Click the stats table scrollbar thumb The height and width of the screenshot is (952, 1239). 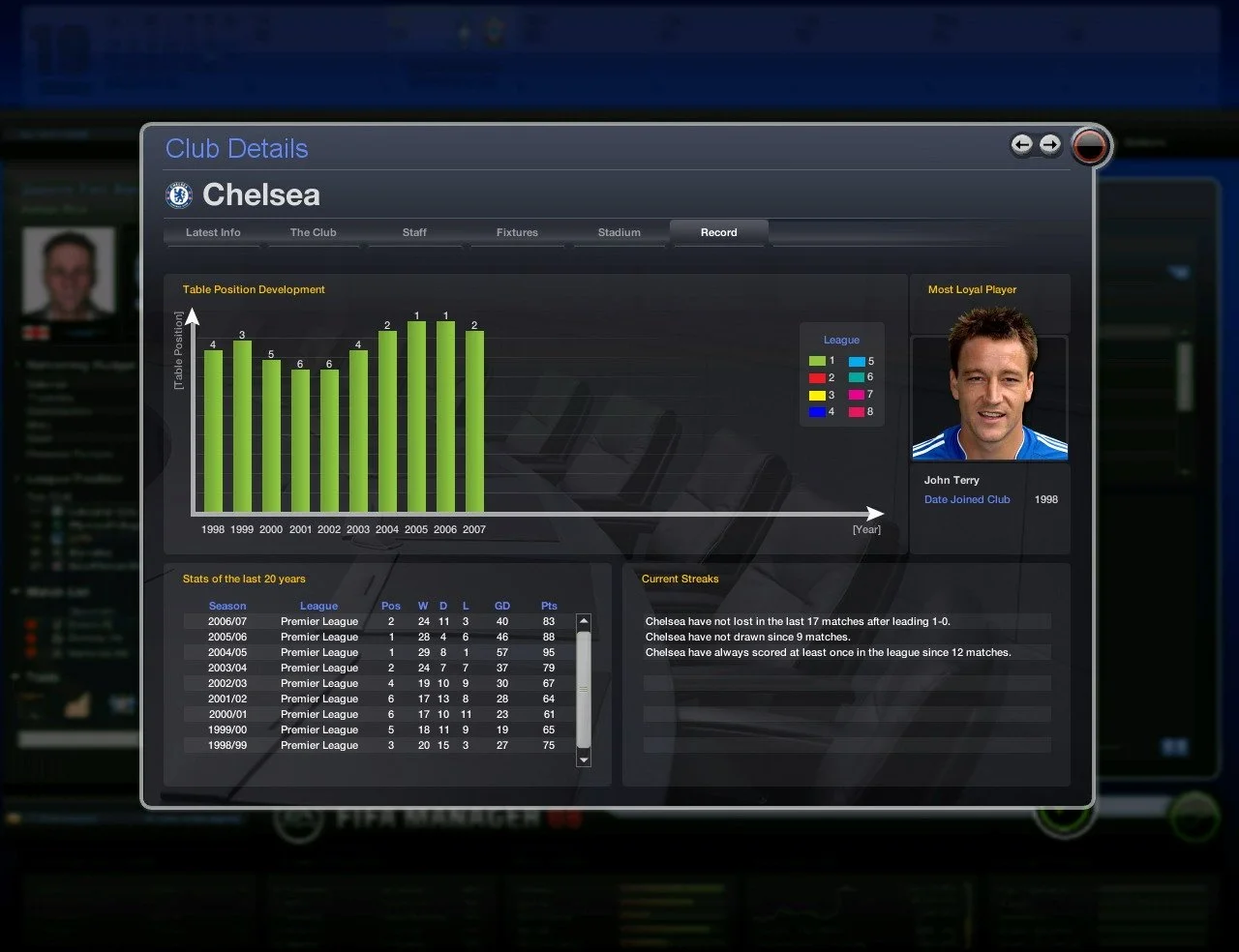pyautogui.click(x=583, y=687)
